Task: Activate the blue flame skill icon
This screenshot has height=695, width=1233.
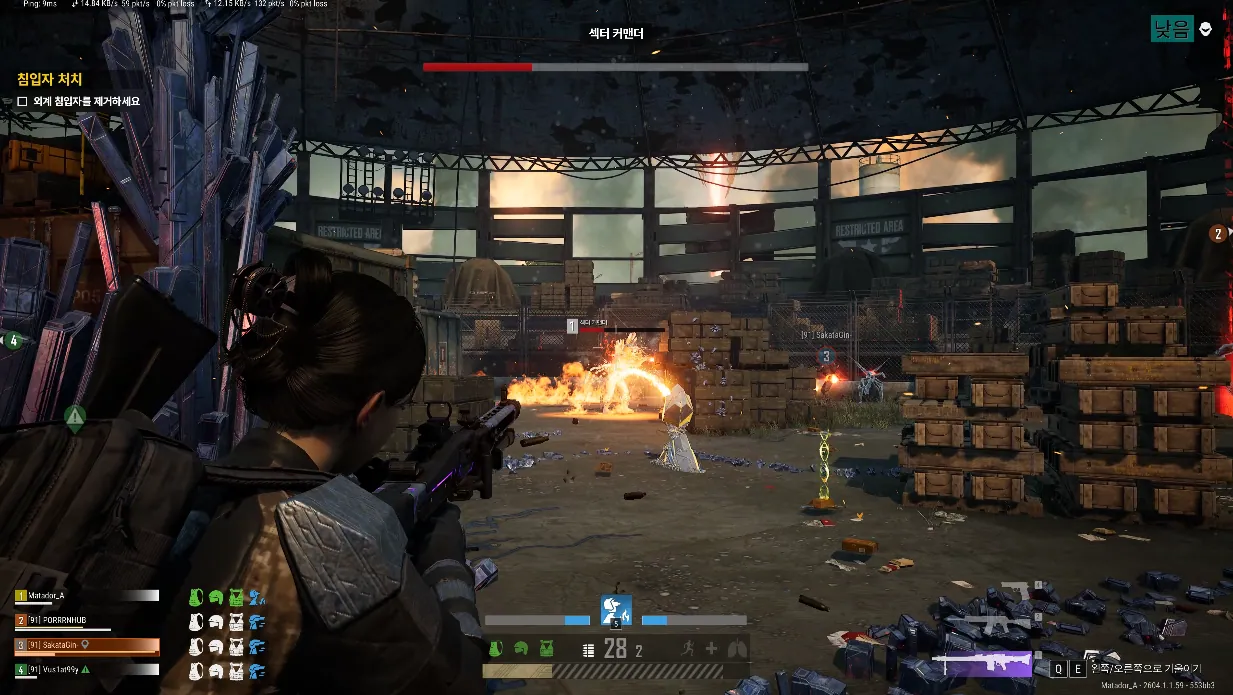Action: coord(615,607)
